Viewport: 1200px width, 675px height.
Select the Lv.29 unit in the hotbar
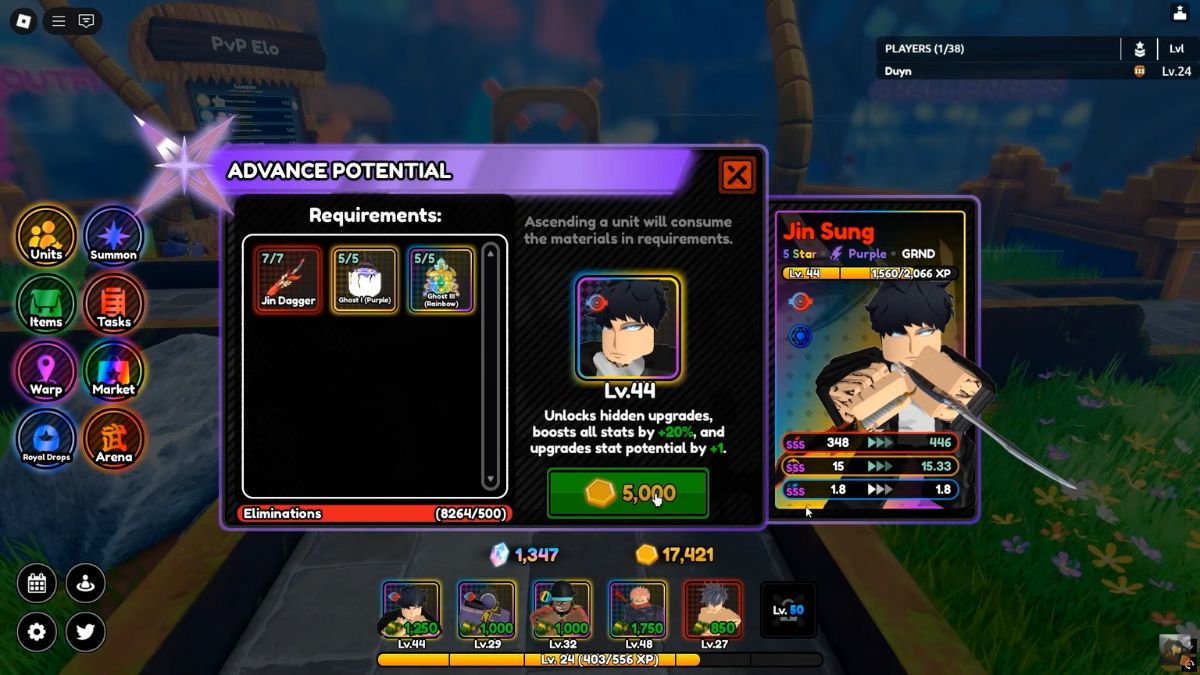(486, 611)
